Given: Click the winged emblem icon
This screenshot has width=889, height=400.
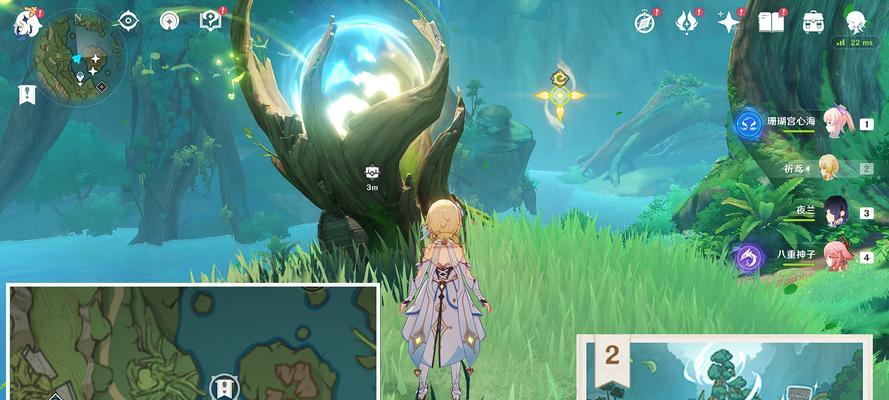Looking at the screenshot, I should tap(687, 21).
